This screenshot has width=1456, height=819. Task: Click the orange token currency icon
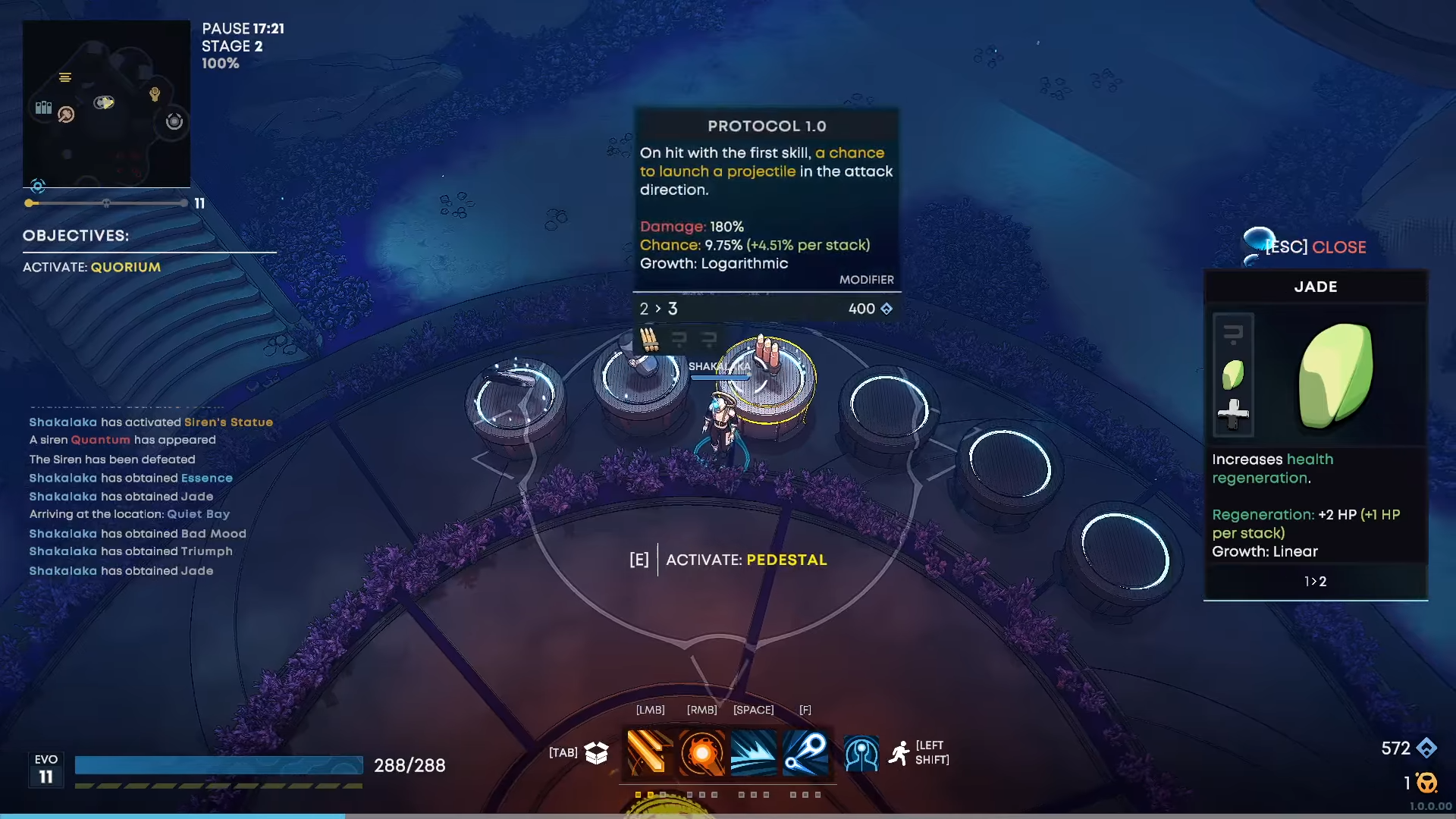point(1426,783)
